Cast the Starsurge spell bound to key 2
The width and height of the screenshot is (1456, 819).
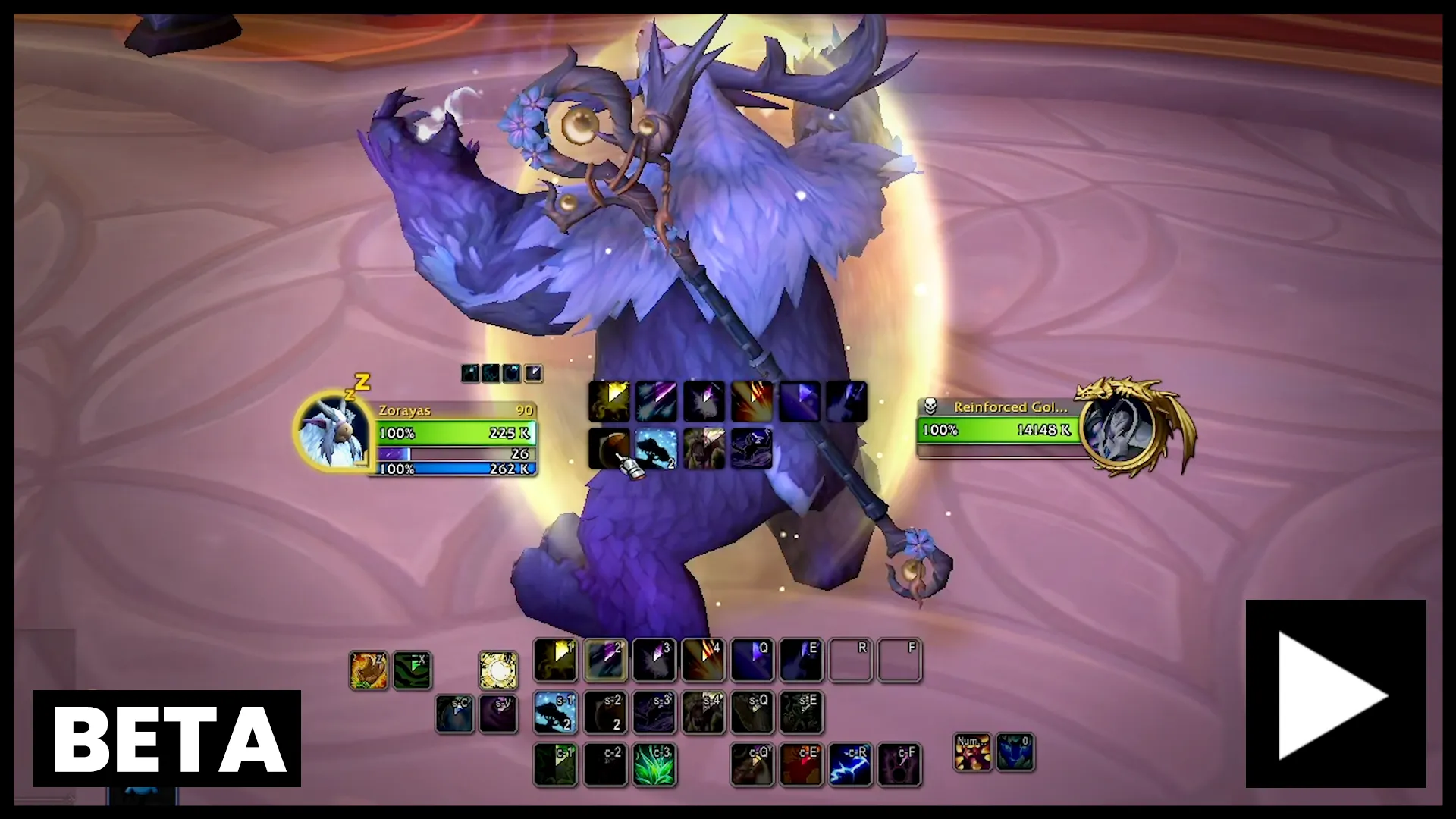604,660
